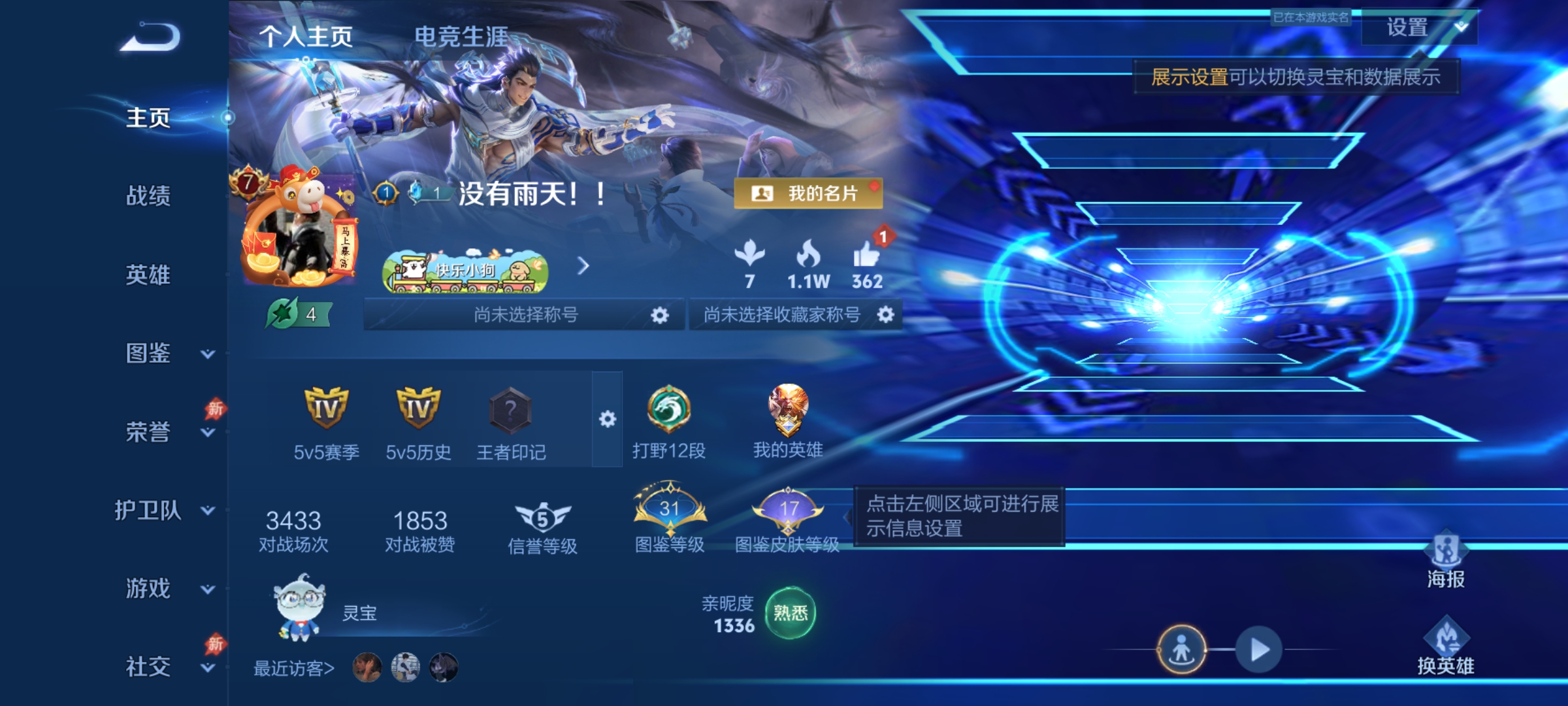Open the title settings gear beside 尚未选择称号
The height and width of the screenshot is (706, 1568).
[660, 313]
